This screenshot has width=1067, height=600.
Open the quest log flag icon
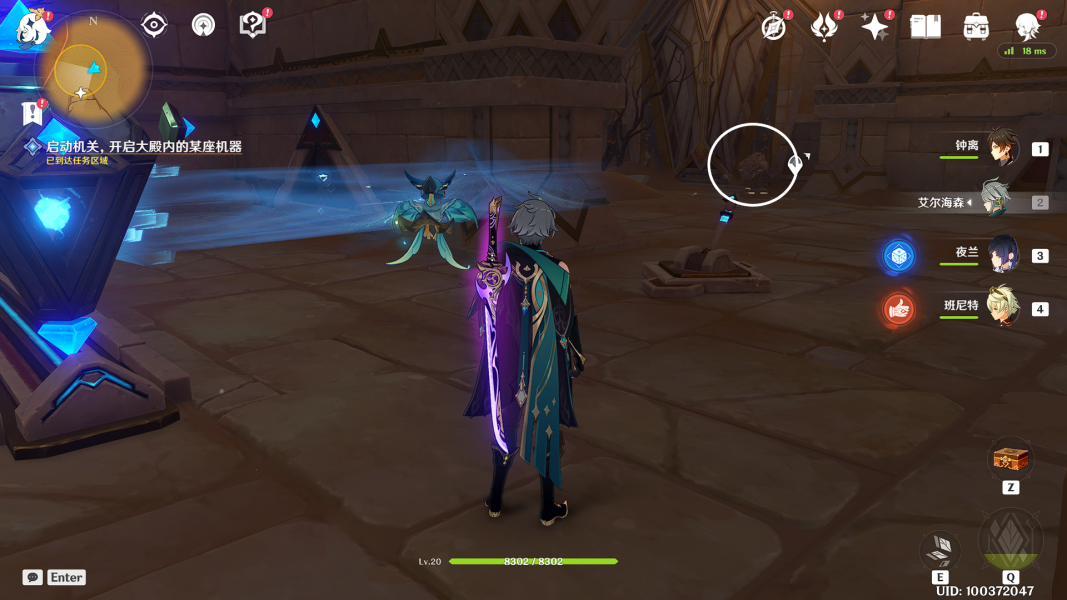(x=33, y=113)
